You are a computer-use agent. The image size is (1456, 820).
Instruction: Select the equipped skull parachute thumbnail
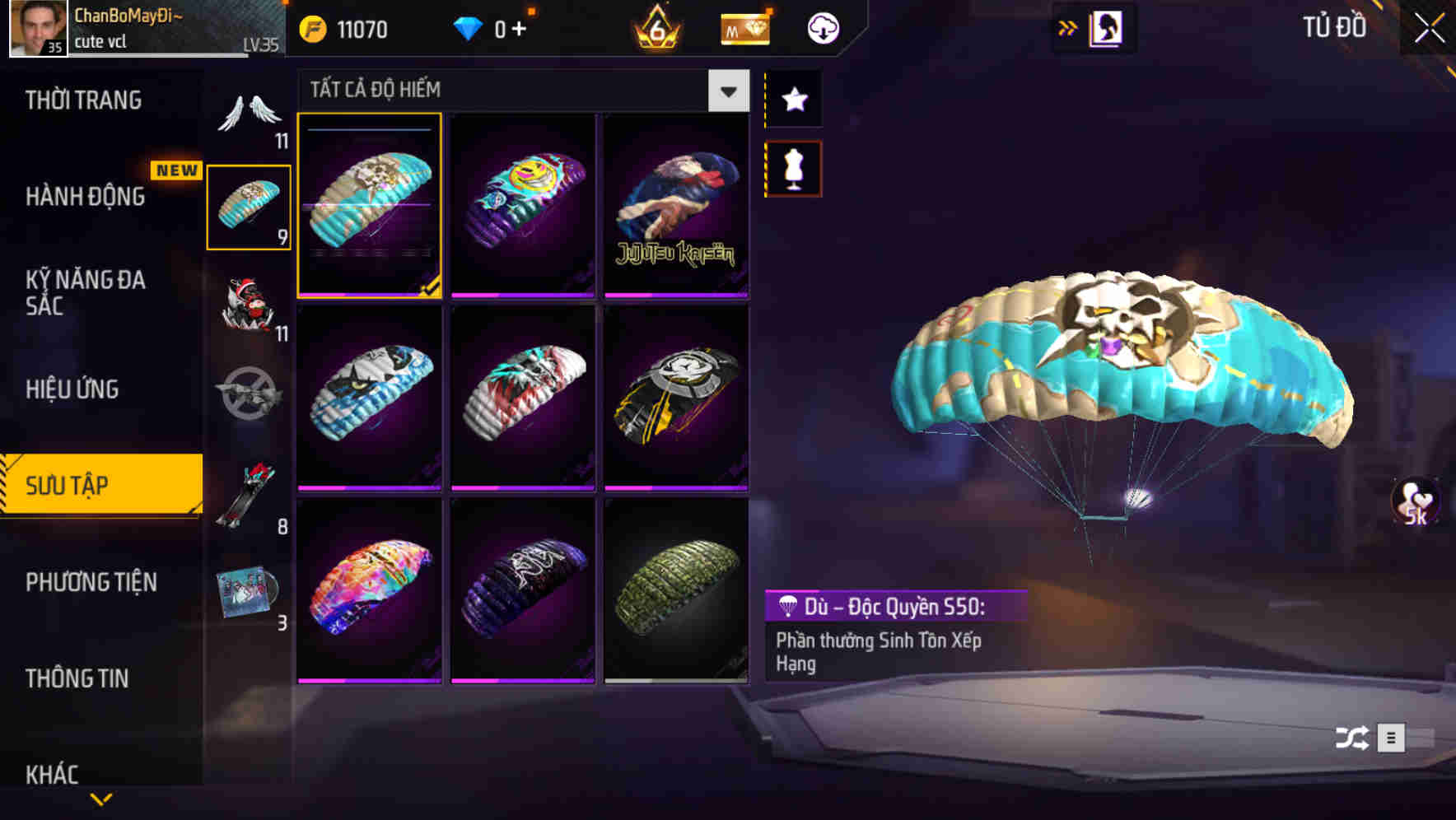coord(370,207)
